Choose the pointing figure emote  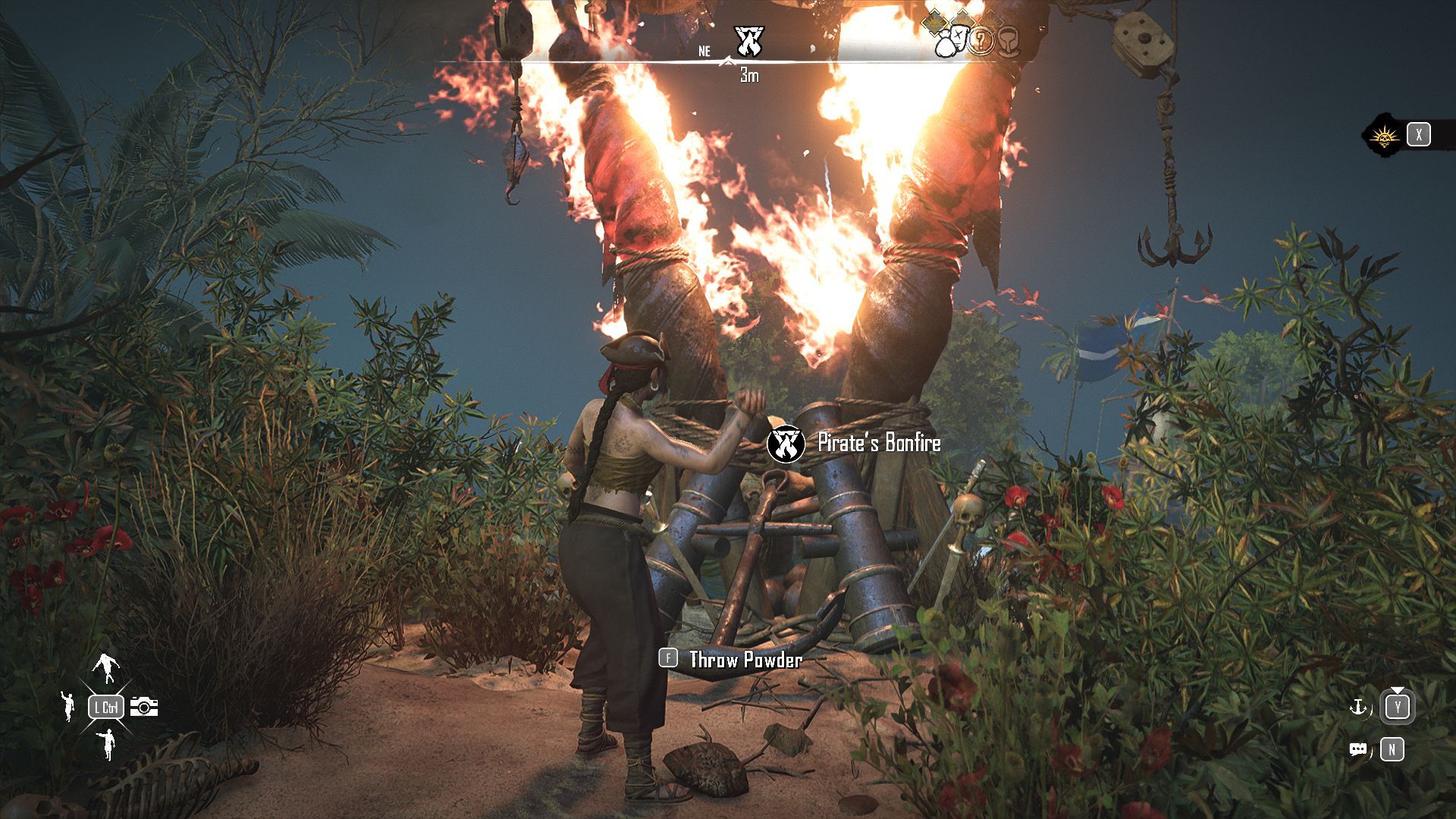pos(107,744)
